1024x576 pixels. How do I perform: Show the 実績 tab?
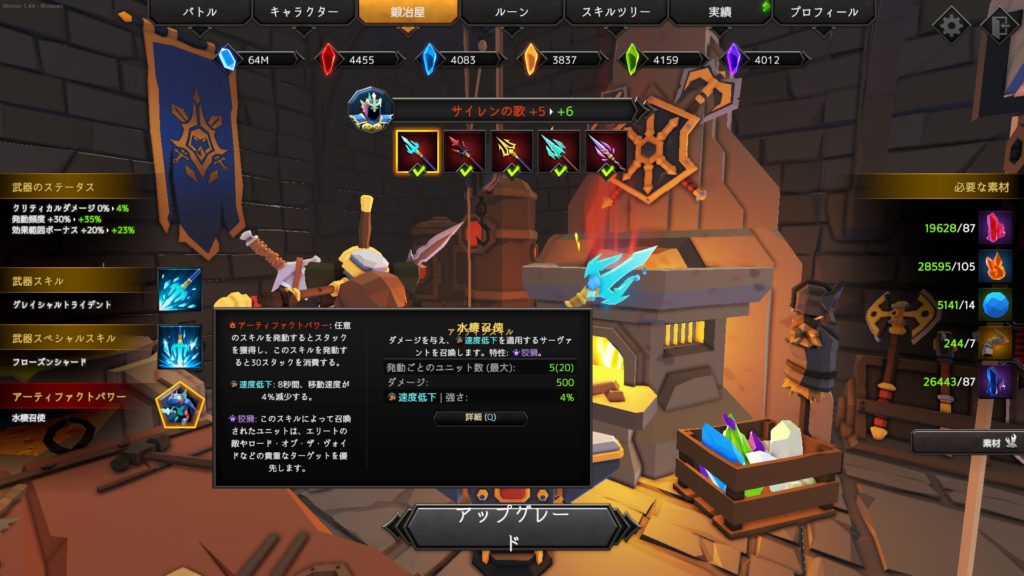coord(719,13)
